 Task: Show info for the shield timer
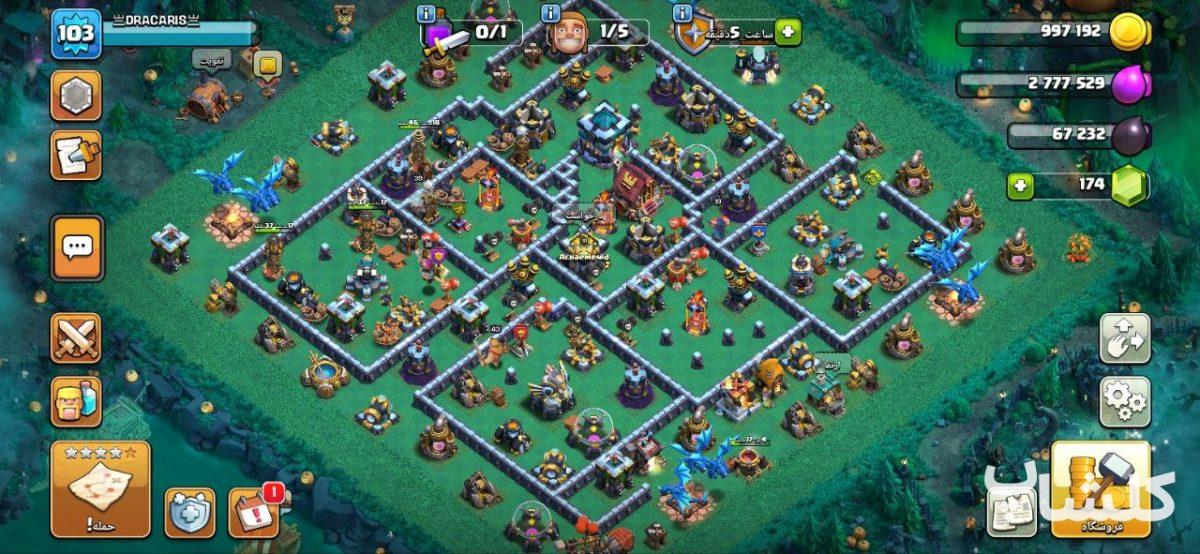coord(683,14)
